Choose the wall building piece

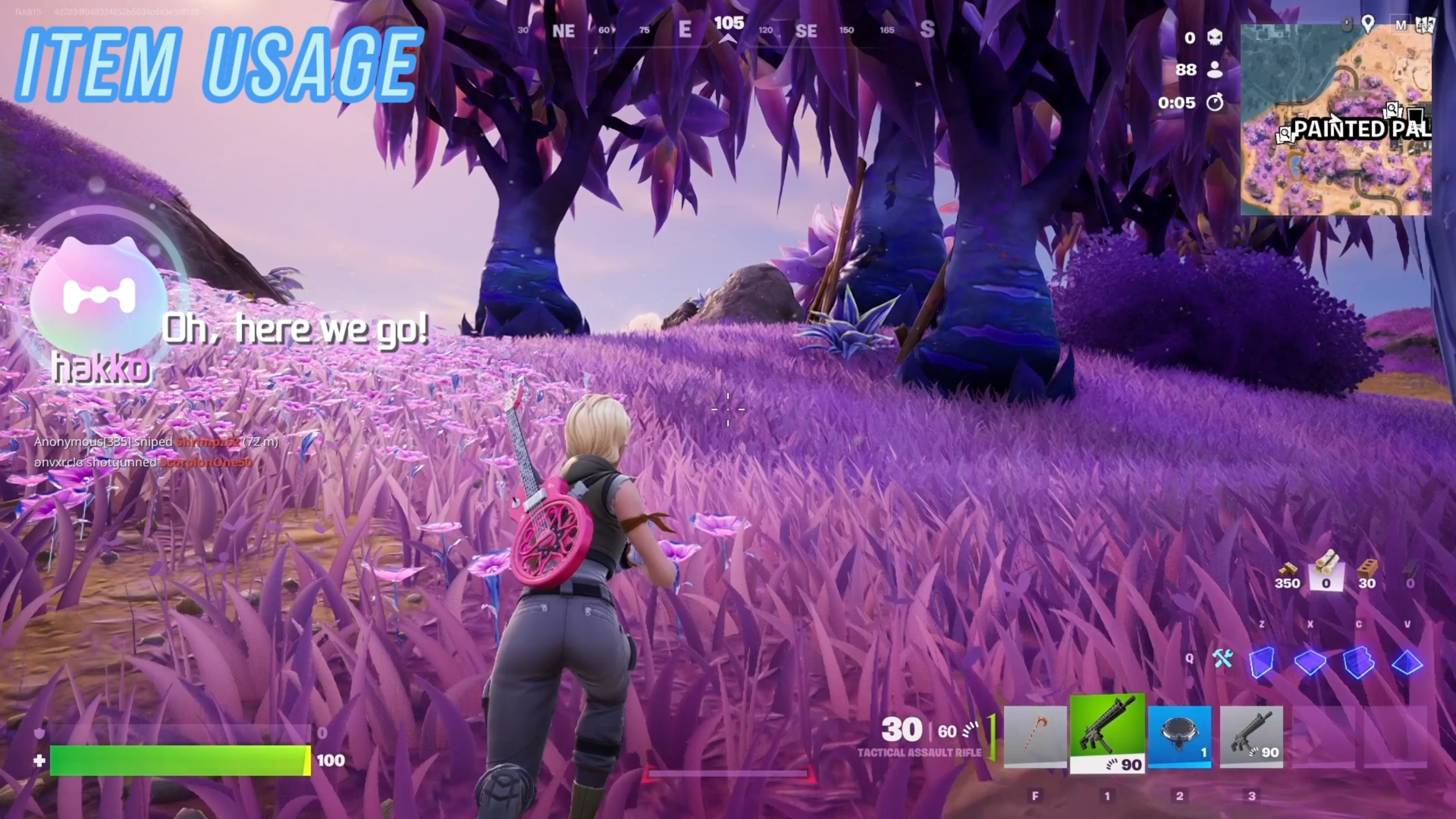coord(1261,661)
